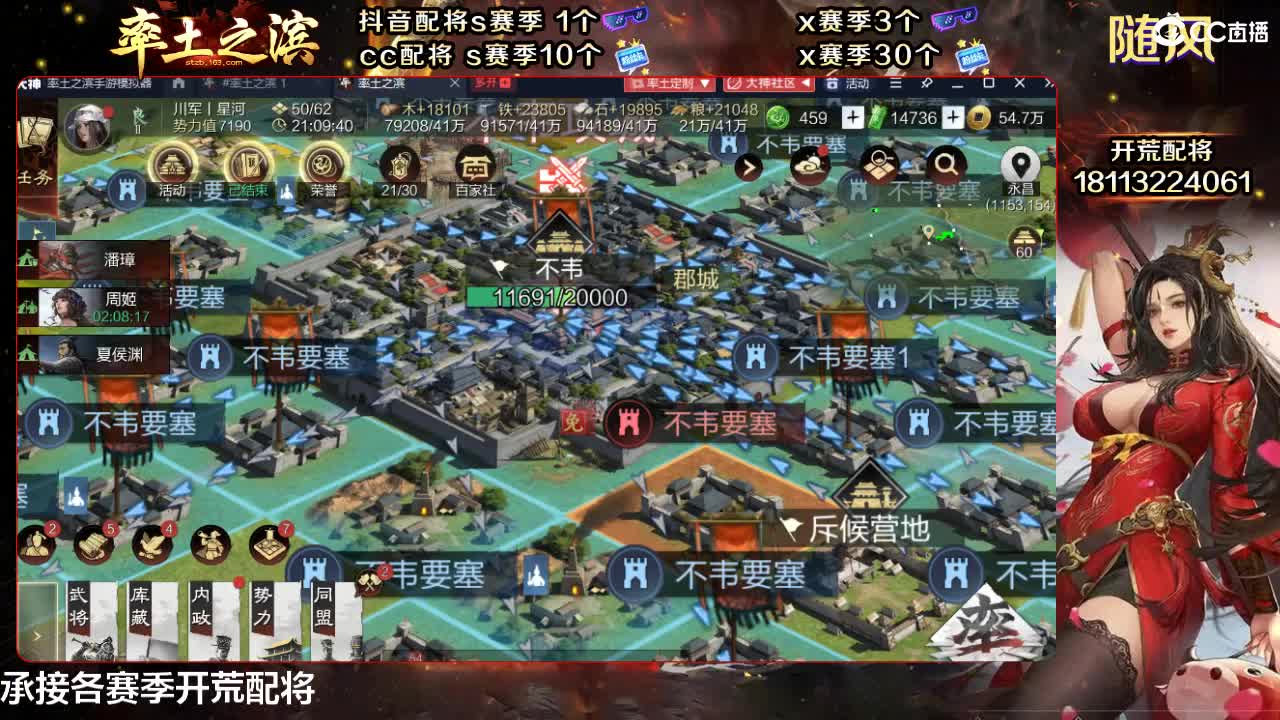Click the plus button next to 459 currency
1280x720 pixels.
click(x=853, y=117)
